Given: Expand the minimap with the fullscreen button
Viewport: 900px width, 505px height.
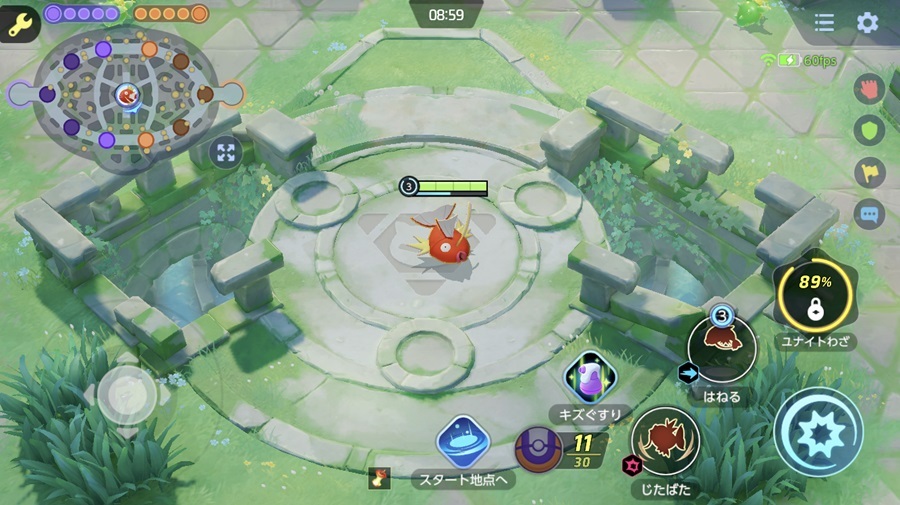Looking at the screenshot, I should [226, 152].
